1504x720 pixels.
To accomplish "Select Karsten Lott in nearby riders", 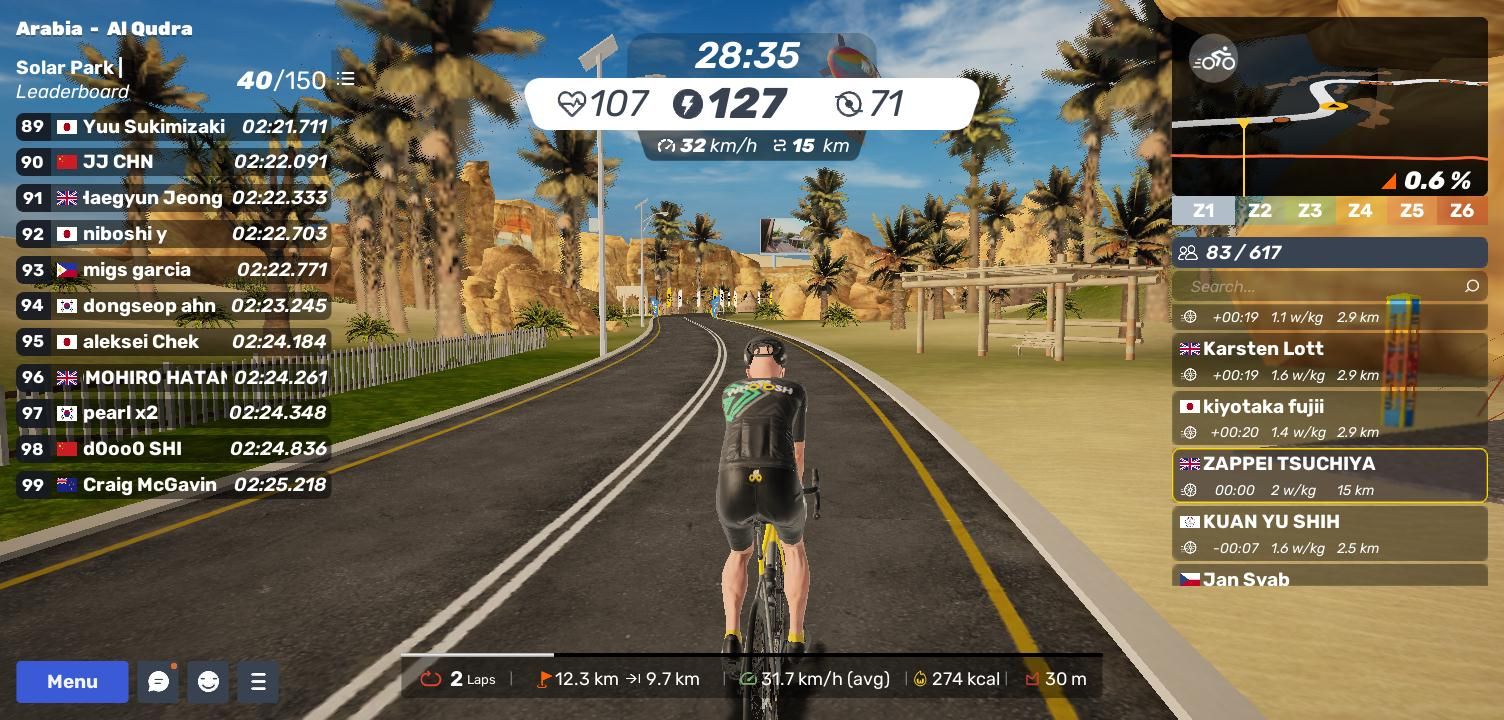I will (1329, 361).
